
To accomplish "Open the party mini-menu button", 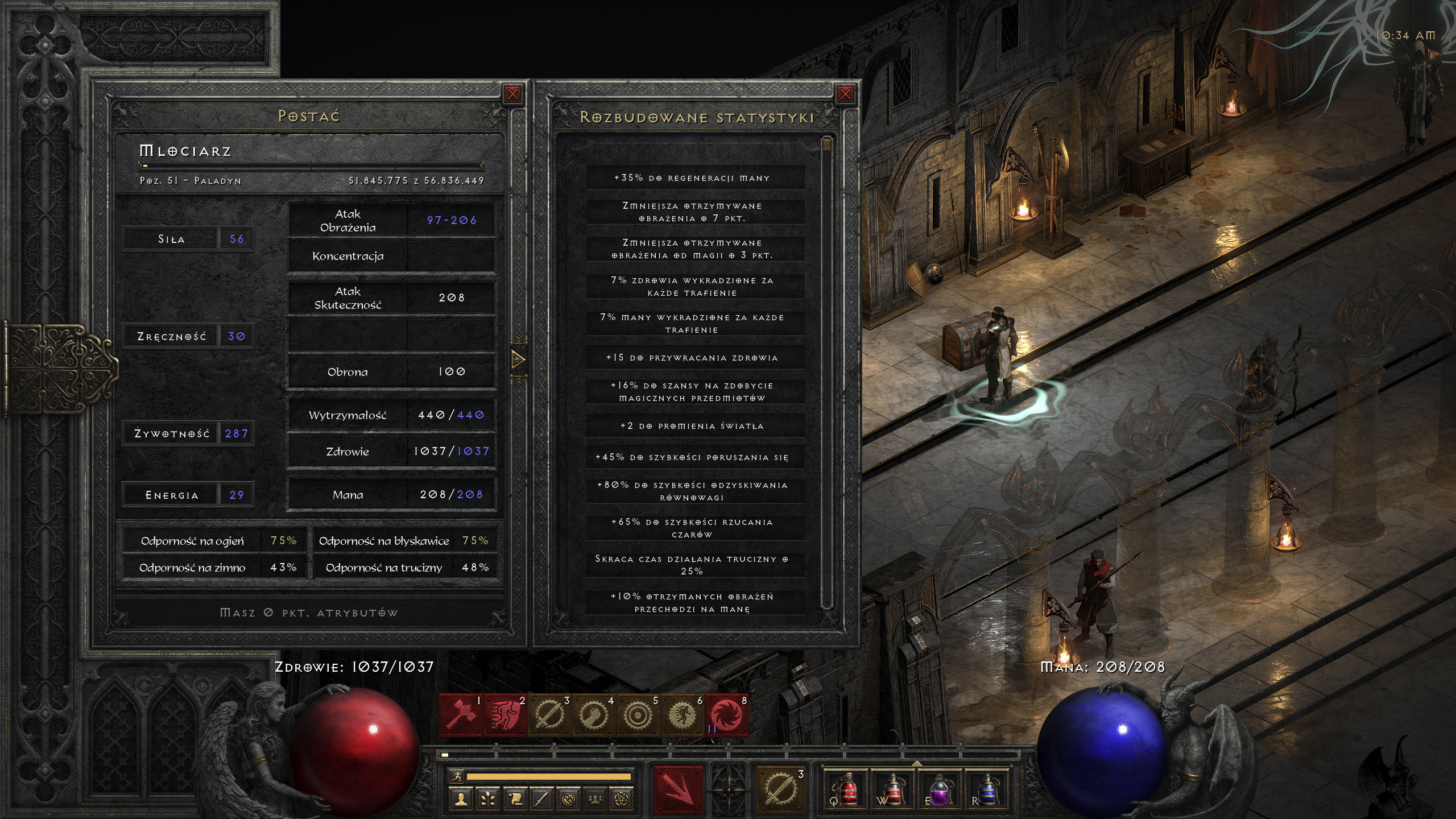I will (x=595, y=800).
